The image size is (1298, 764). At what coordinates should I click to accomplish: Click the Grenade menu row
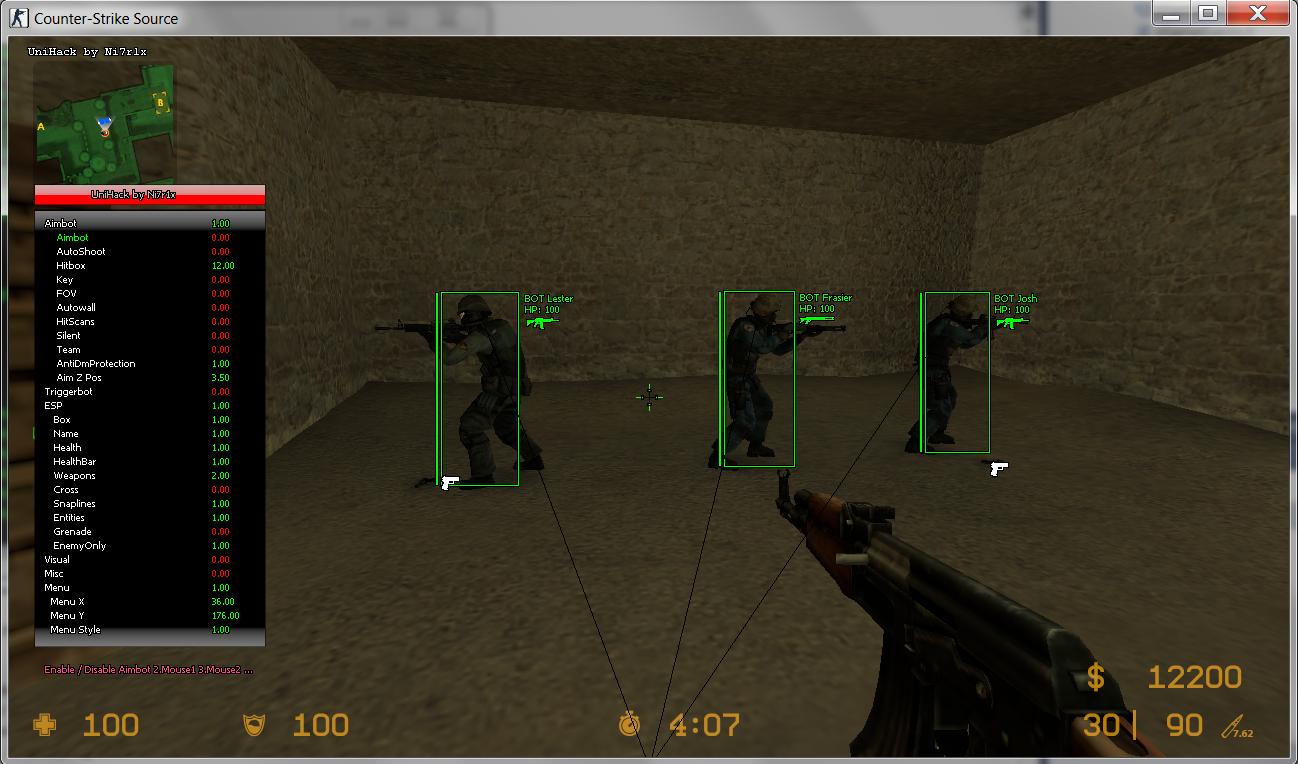point(72,532)
